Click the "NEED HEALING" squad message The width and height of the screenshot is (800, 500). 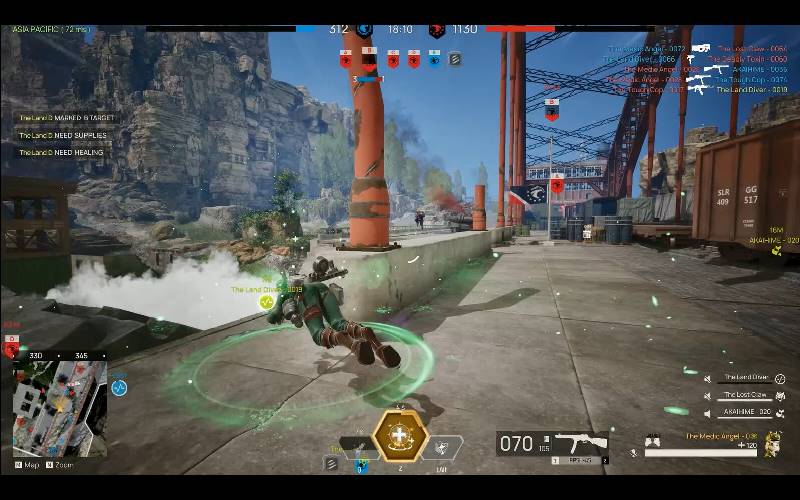[60, 153]
